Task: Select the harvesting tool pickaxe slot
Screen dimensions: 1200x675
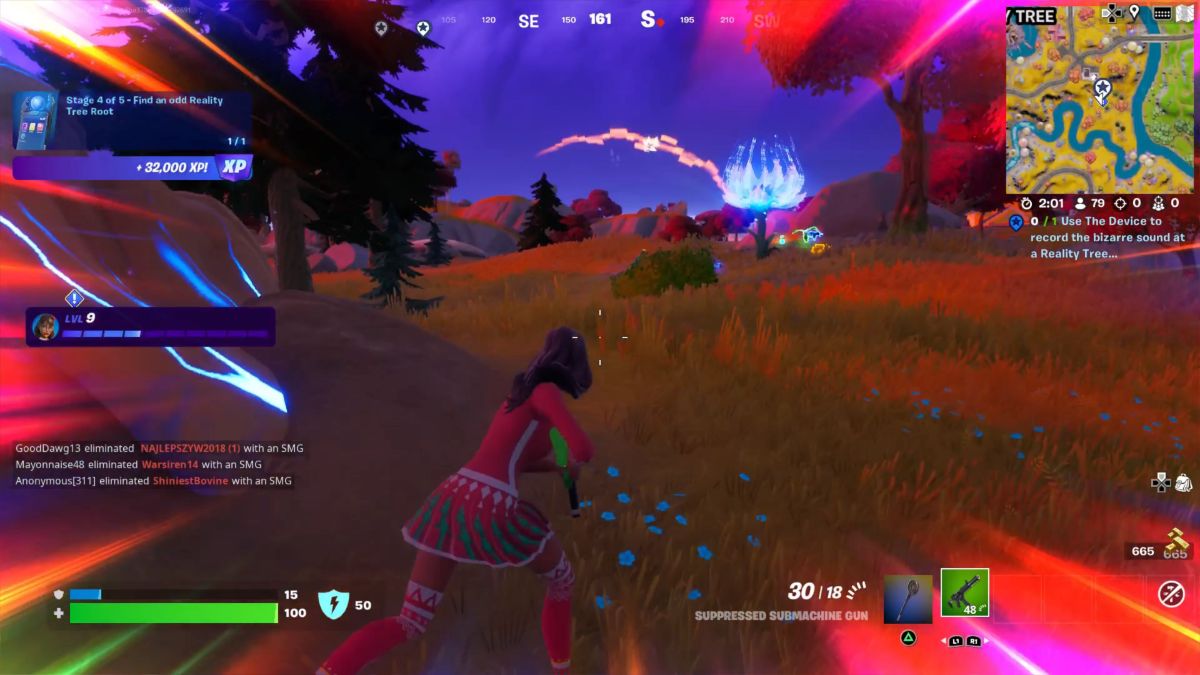Action: click(908, 599)
